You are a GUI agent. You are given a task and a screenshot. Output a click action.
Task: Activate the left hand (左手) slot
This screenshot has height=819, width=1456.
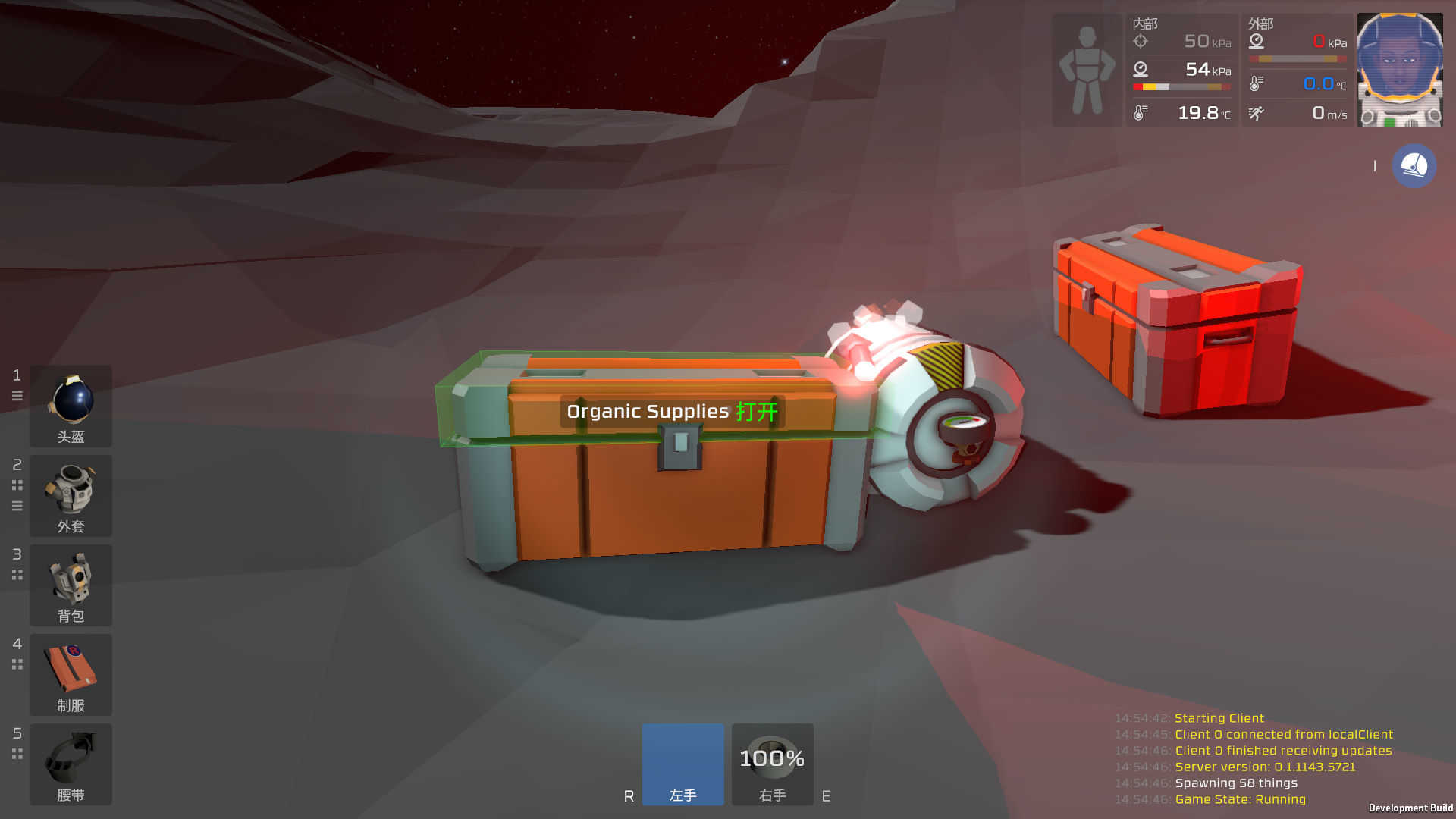[682, 764]
